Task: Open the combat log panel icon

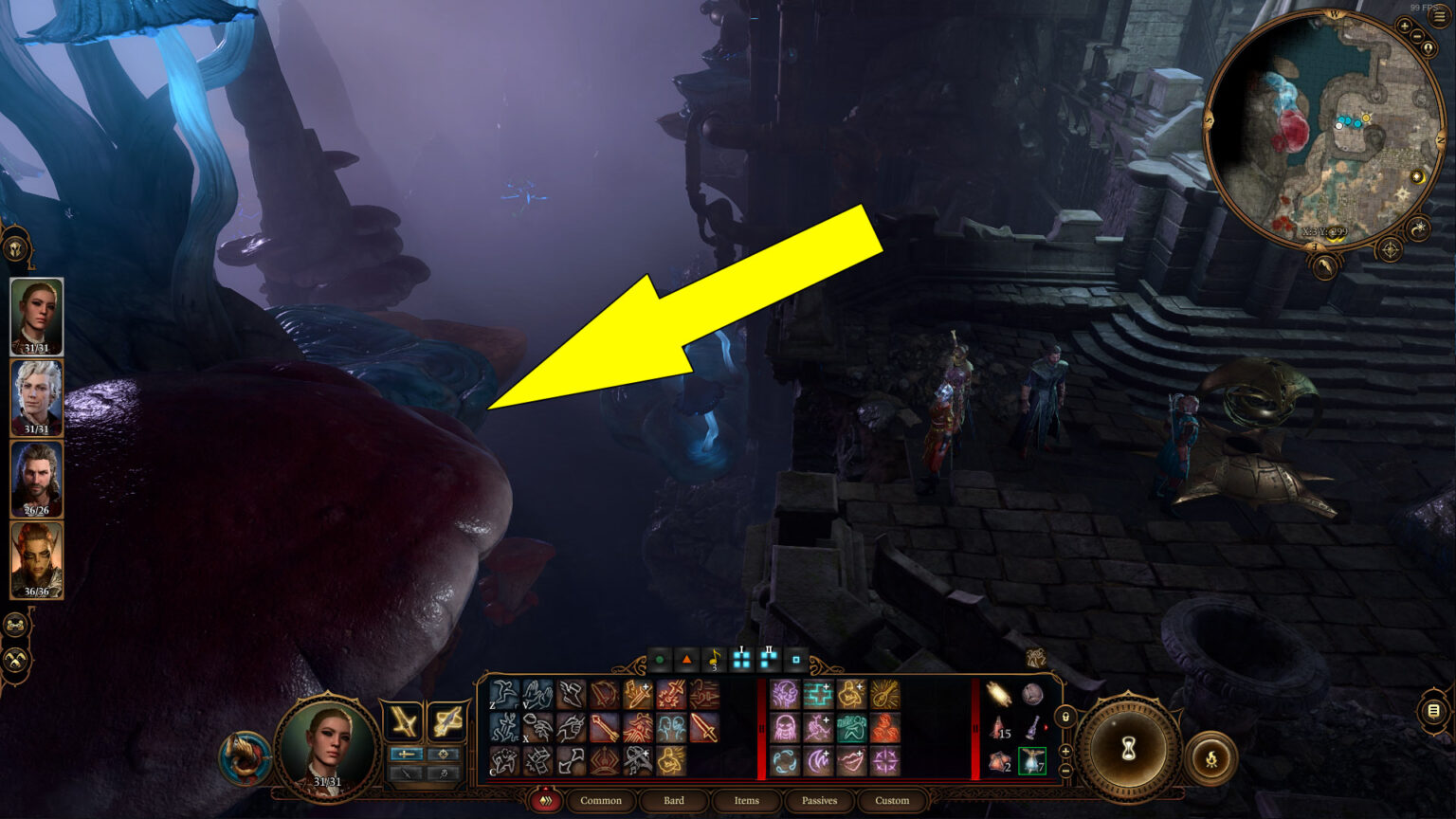Action: pyautogui.click(x=1431, y=709)
